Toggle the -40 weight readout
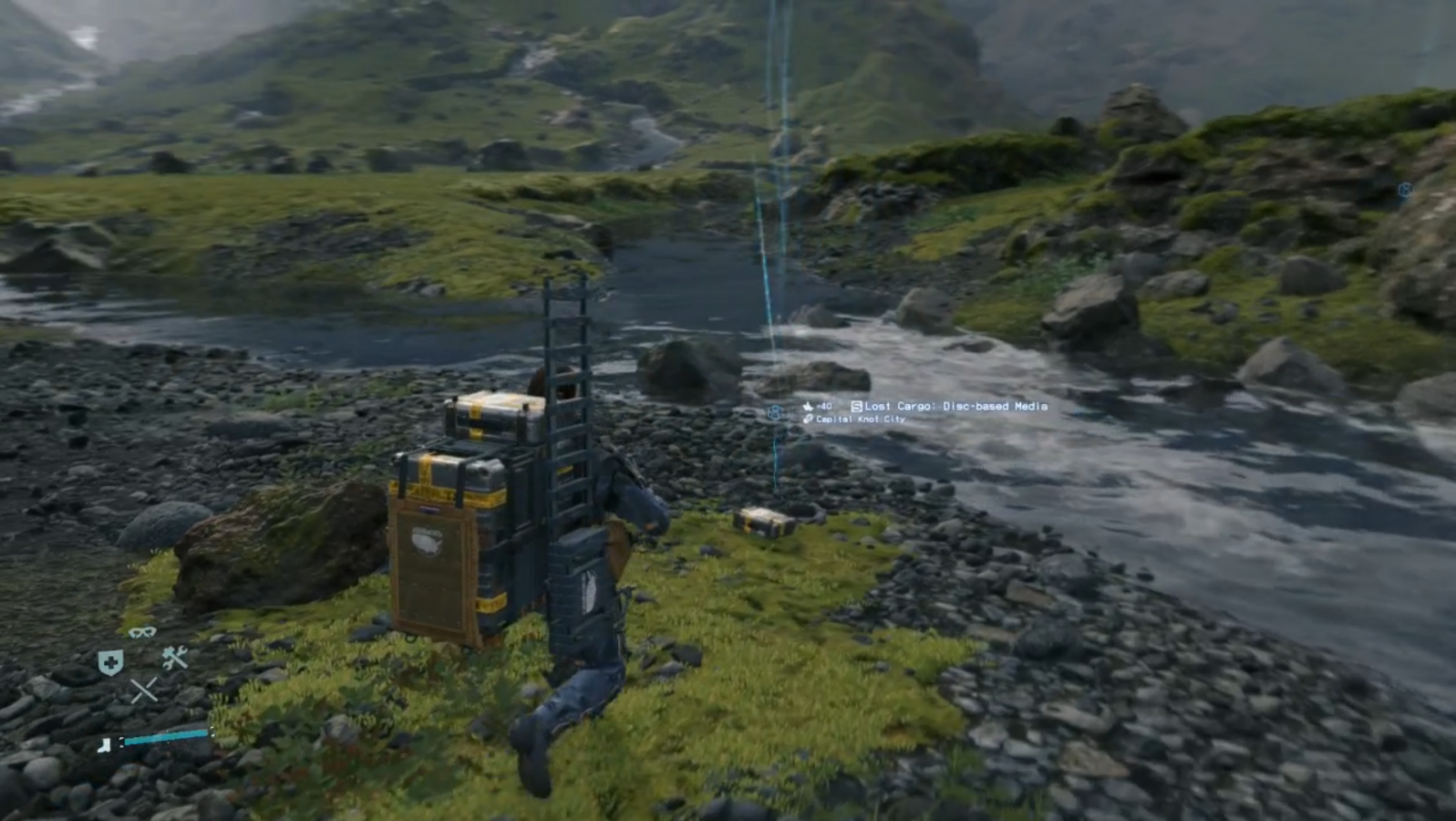 (x=825, y=406)
